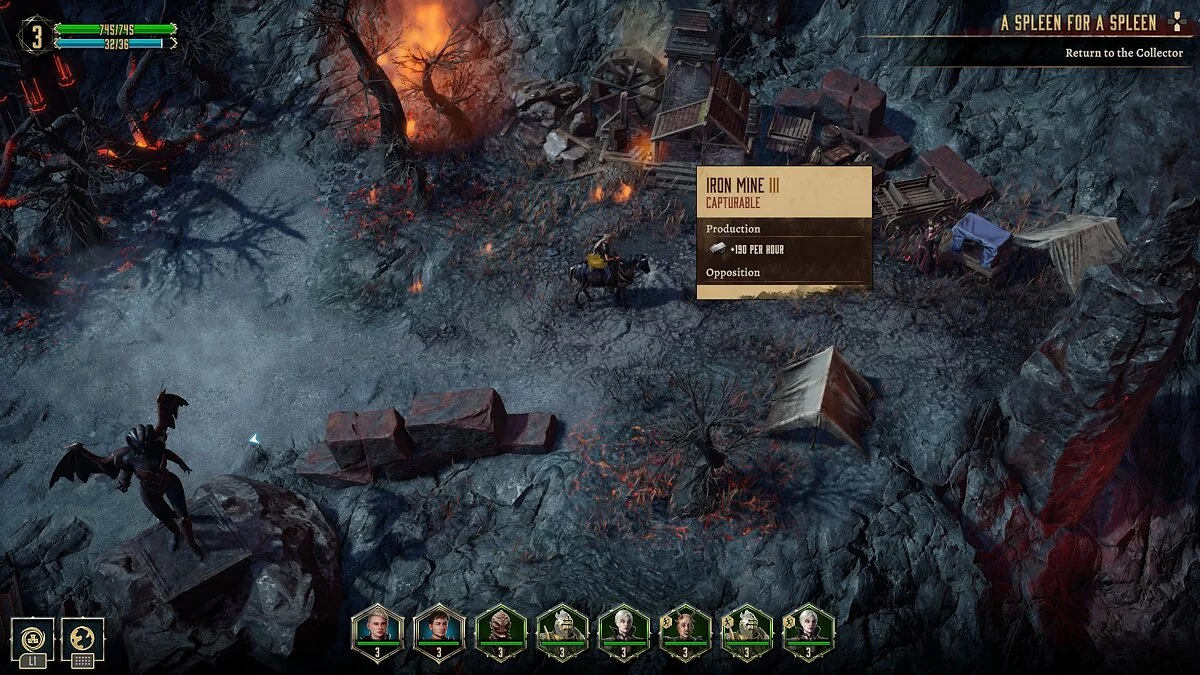Open the town portal castle icon
The width and height of the screenshot is (1200, 675).
[x=32, y=638]
